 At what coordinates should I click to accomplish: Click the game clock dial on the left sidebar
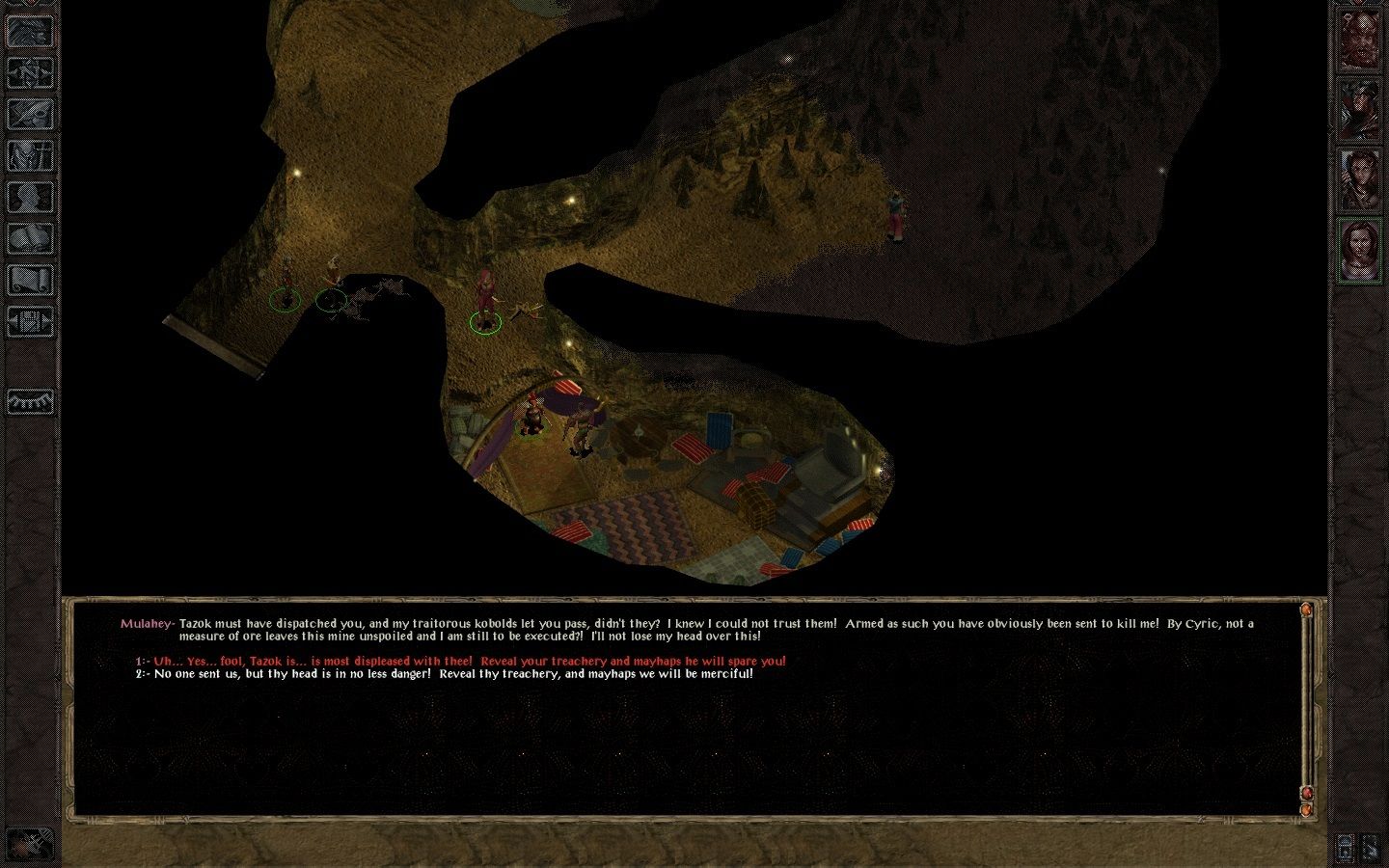click(31, 401)
